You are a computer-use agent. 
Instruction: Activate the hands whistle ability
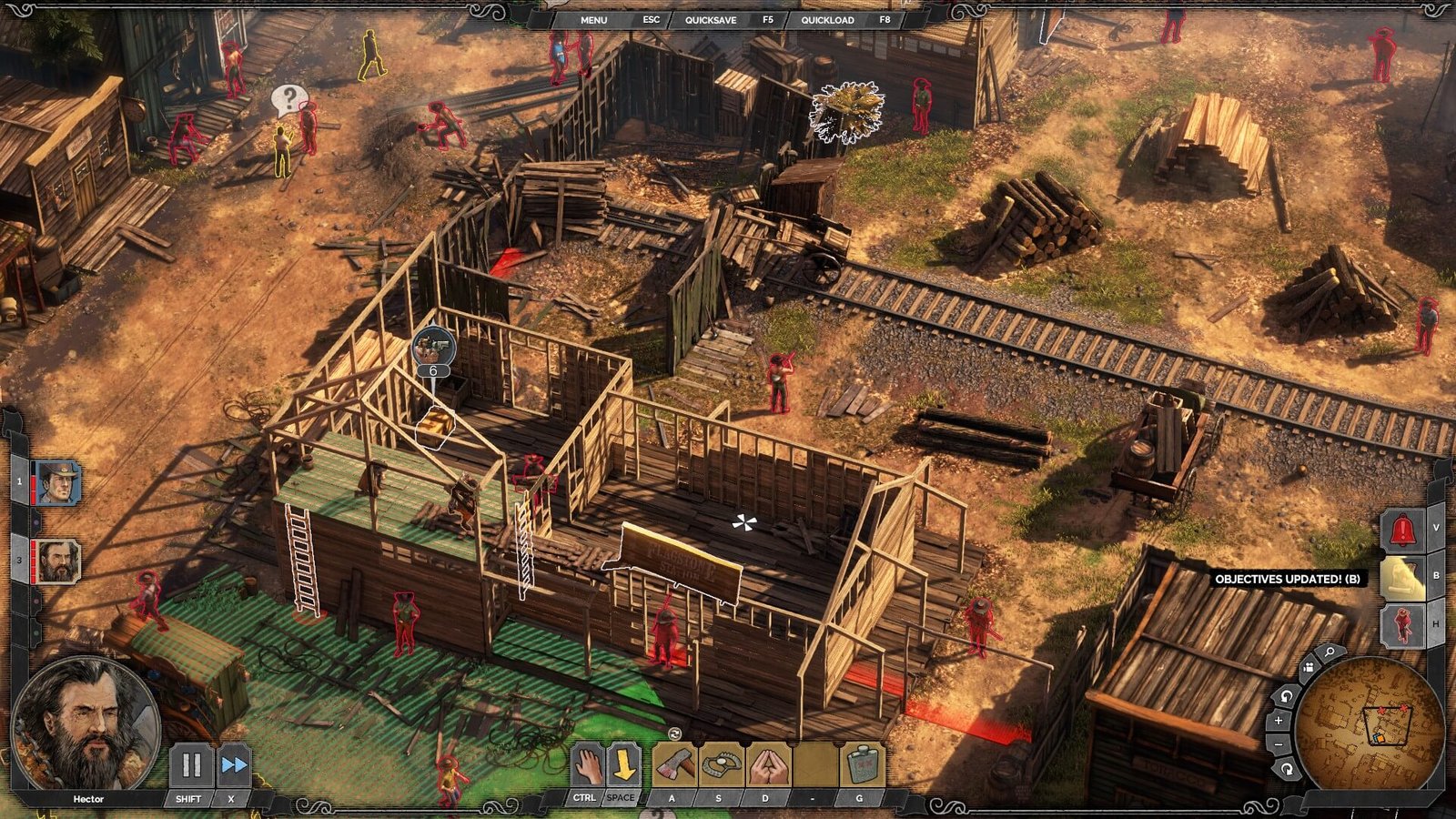click(768, 765)
